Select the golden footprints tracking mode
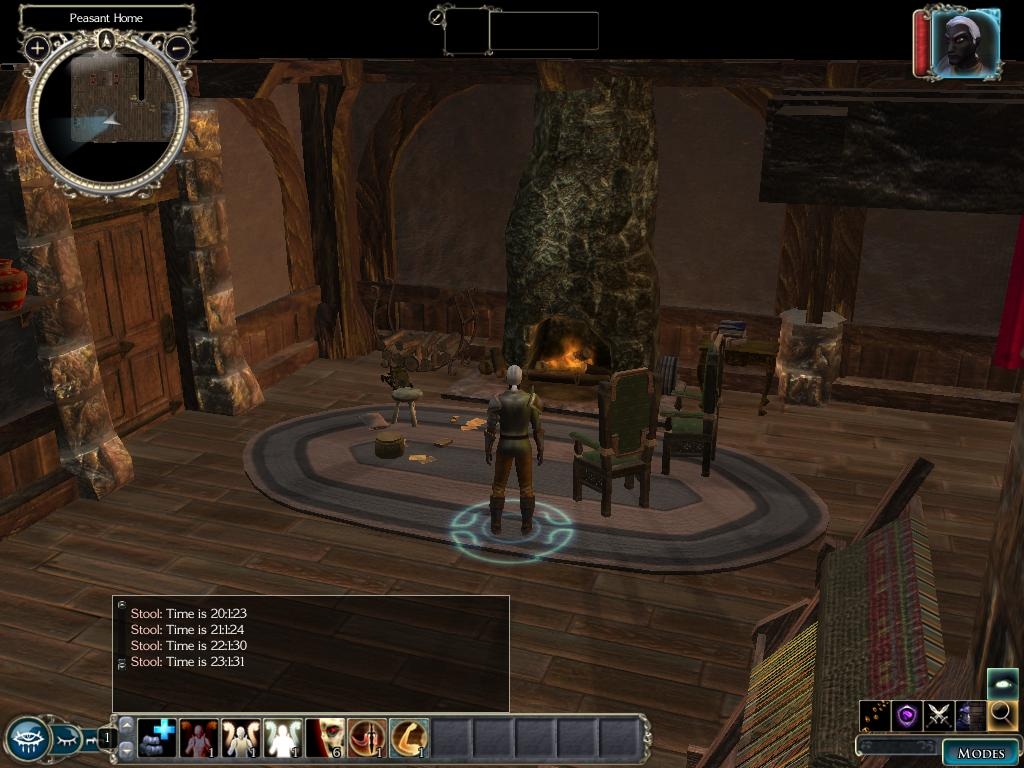The image size is (1024, 768). click(875, 715)
